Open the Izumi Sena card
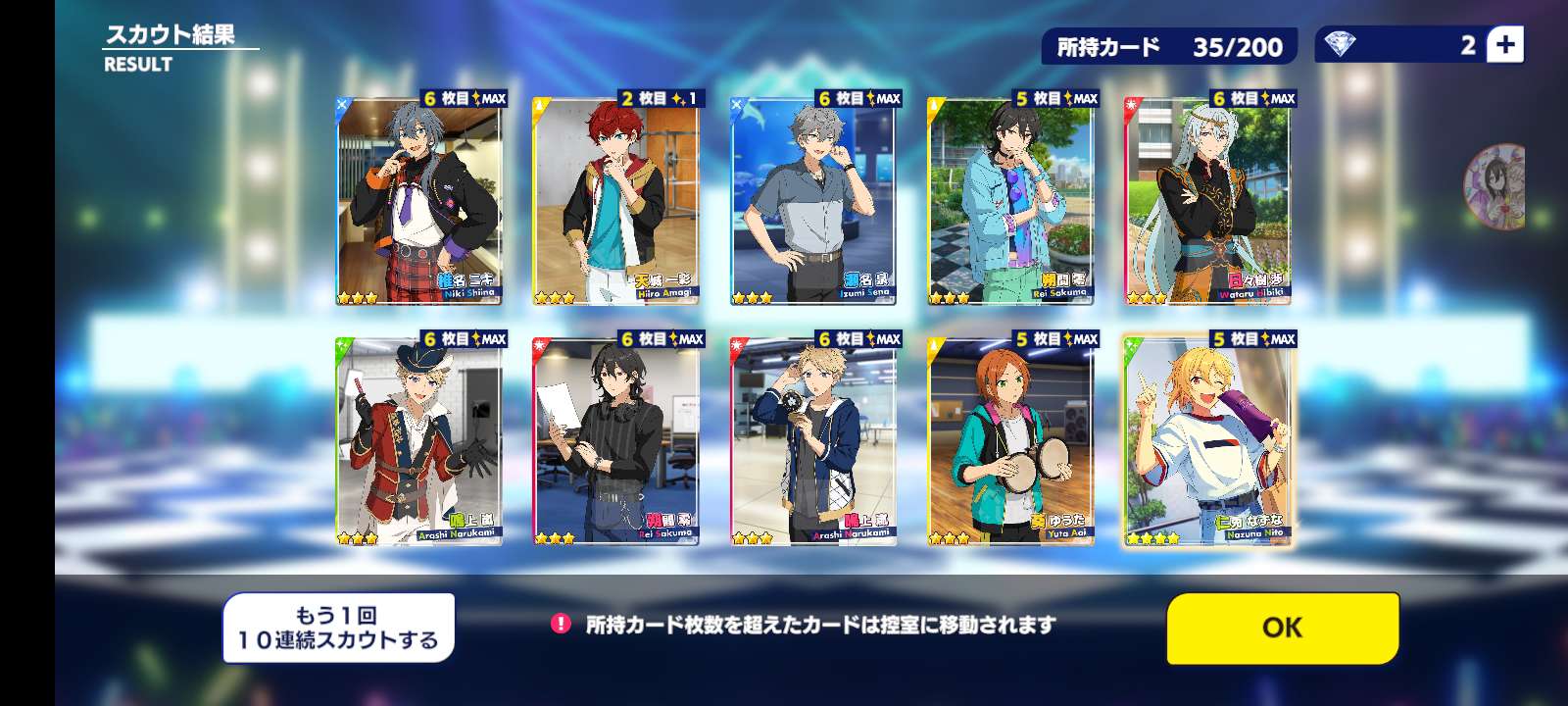Image resolution: width=1568 pixels, height=706 pixels. (813, 202)
